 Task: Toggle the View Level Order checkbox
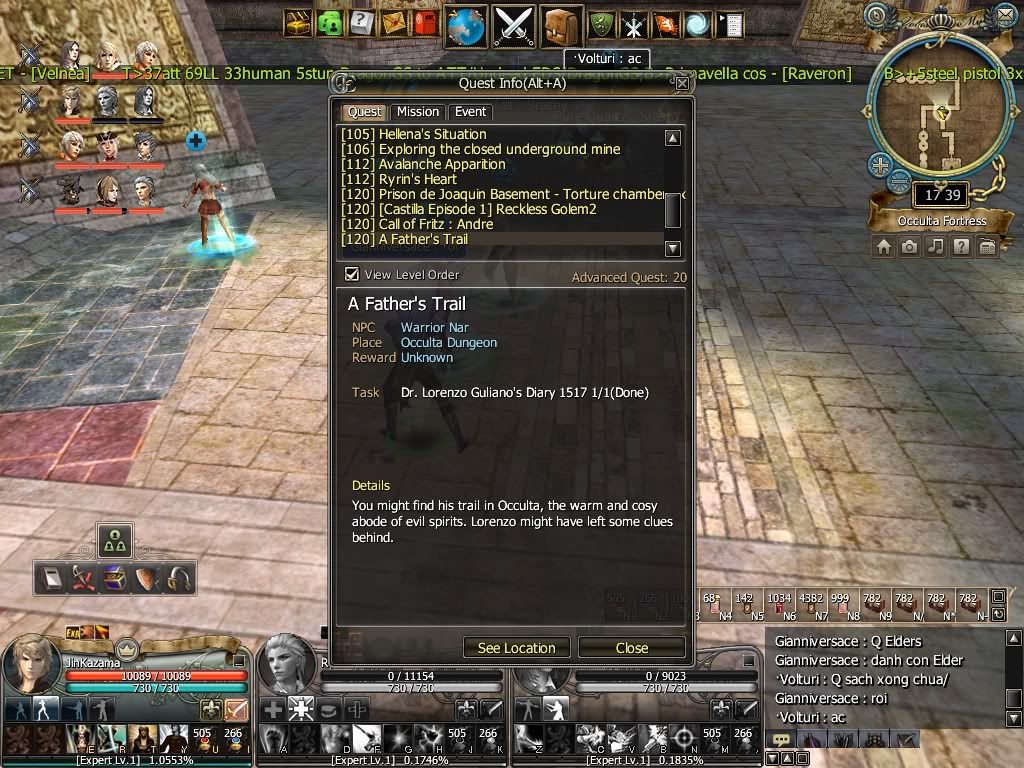tap(351, 275)
